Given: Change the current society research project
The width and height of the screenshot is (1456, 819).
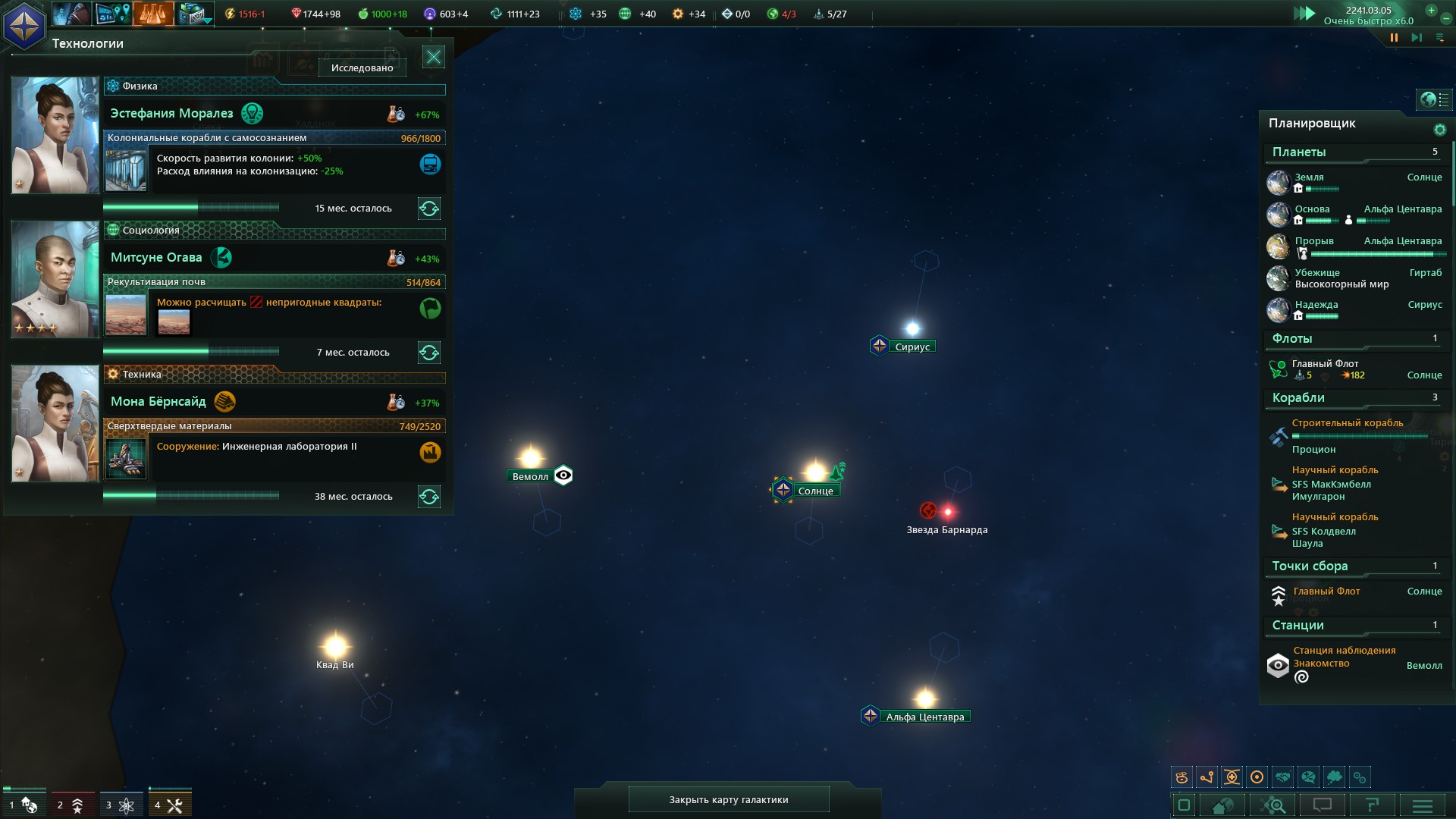Looking at the screenshot, I should pos(429,353).
